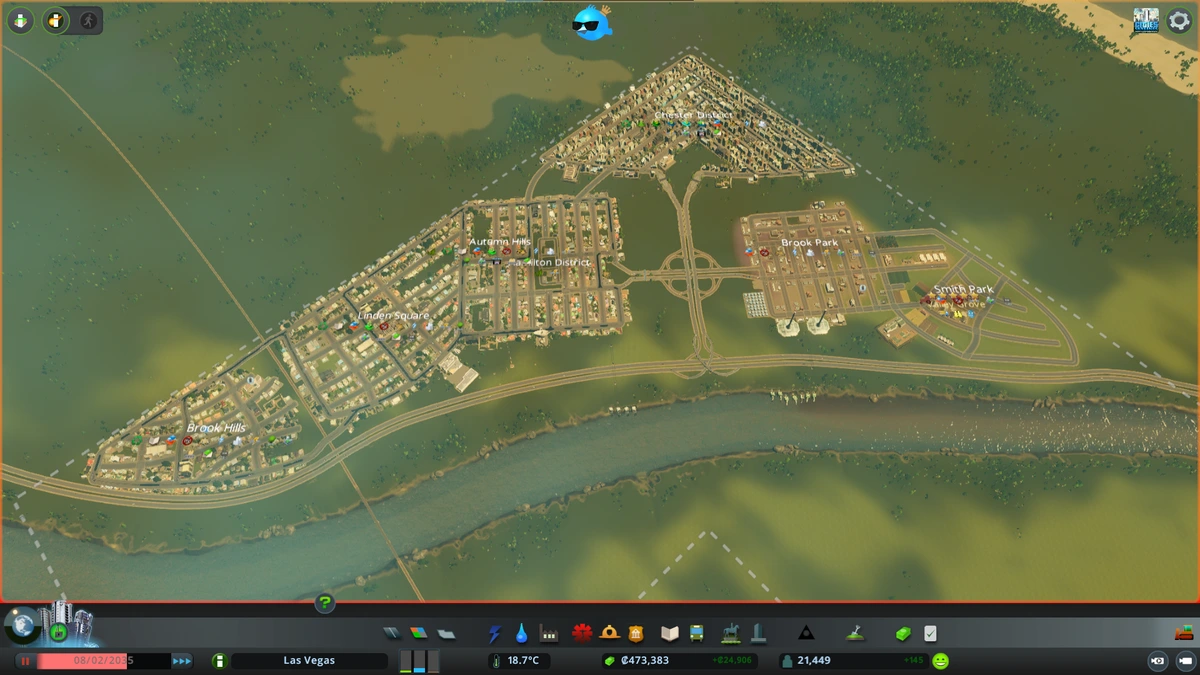Open the Police badge menu
Screen dimensions: 1200x675
636,633
